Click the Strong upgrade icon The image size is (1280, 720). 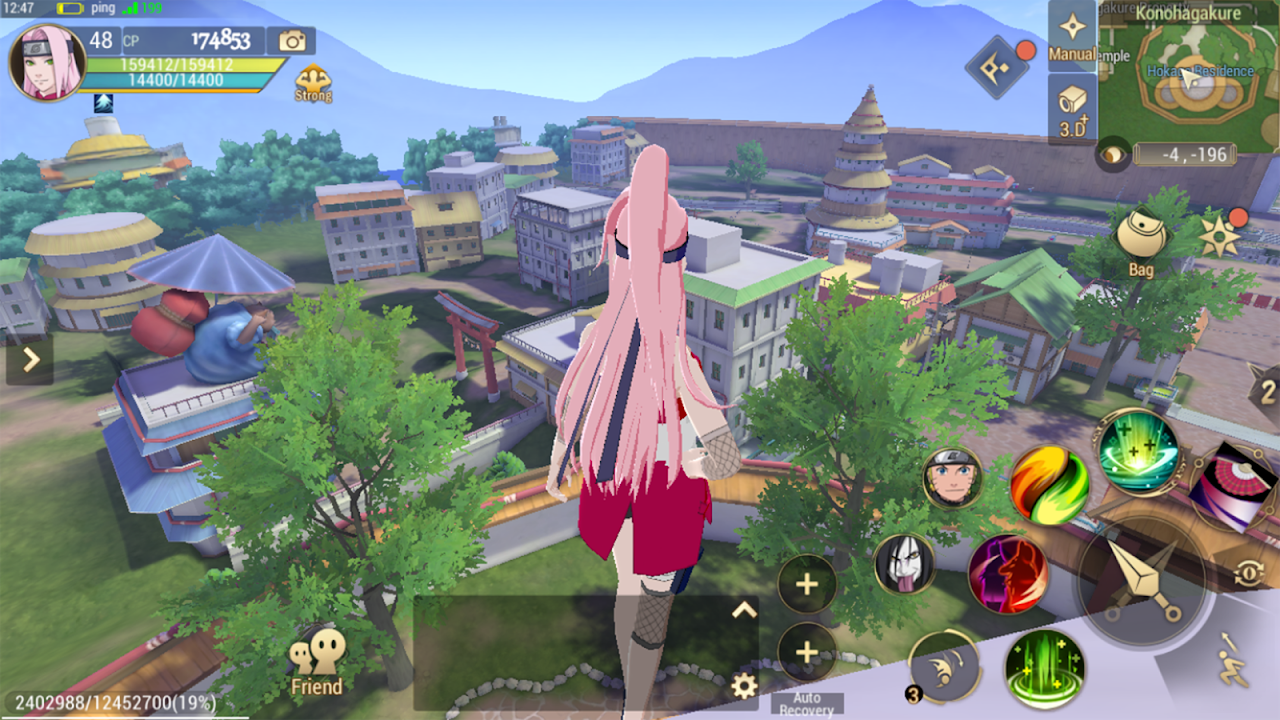pos(313,83)
